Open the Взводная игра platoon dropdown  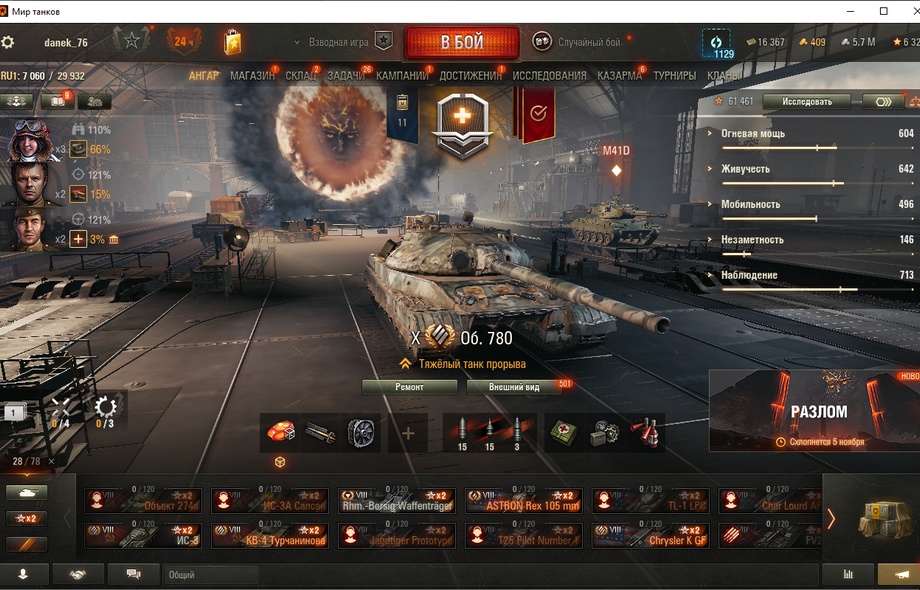pos(338,43)
